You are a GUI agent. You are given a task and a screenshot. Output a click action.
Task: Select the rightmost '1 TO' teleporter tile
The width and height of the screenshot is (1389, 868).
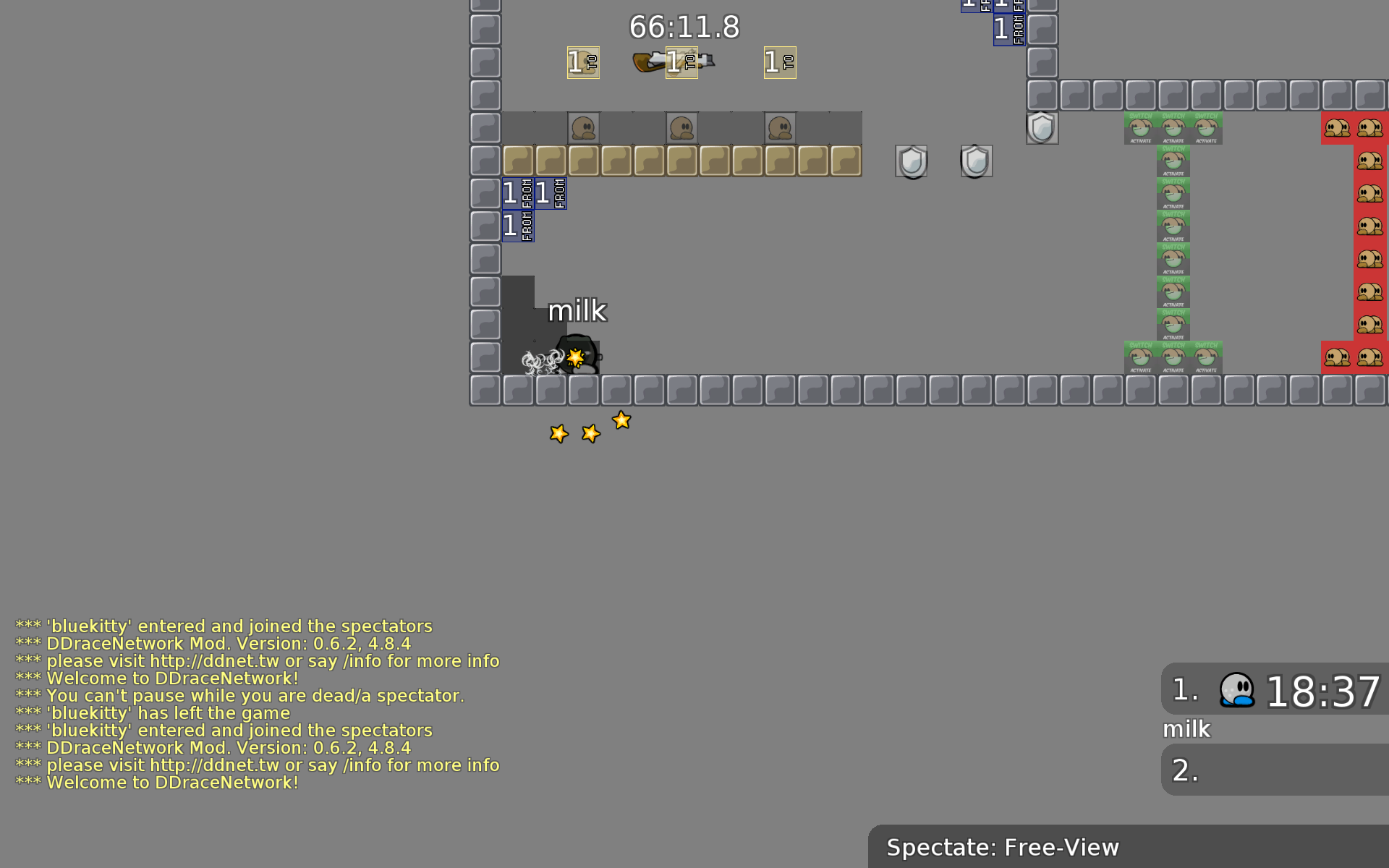779,63
